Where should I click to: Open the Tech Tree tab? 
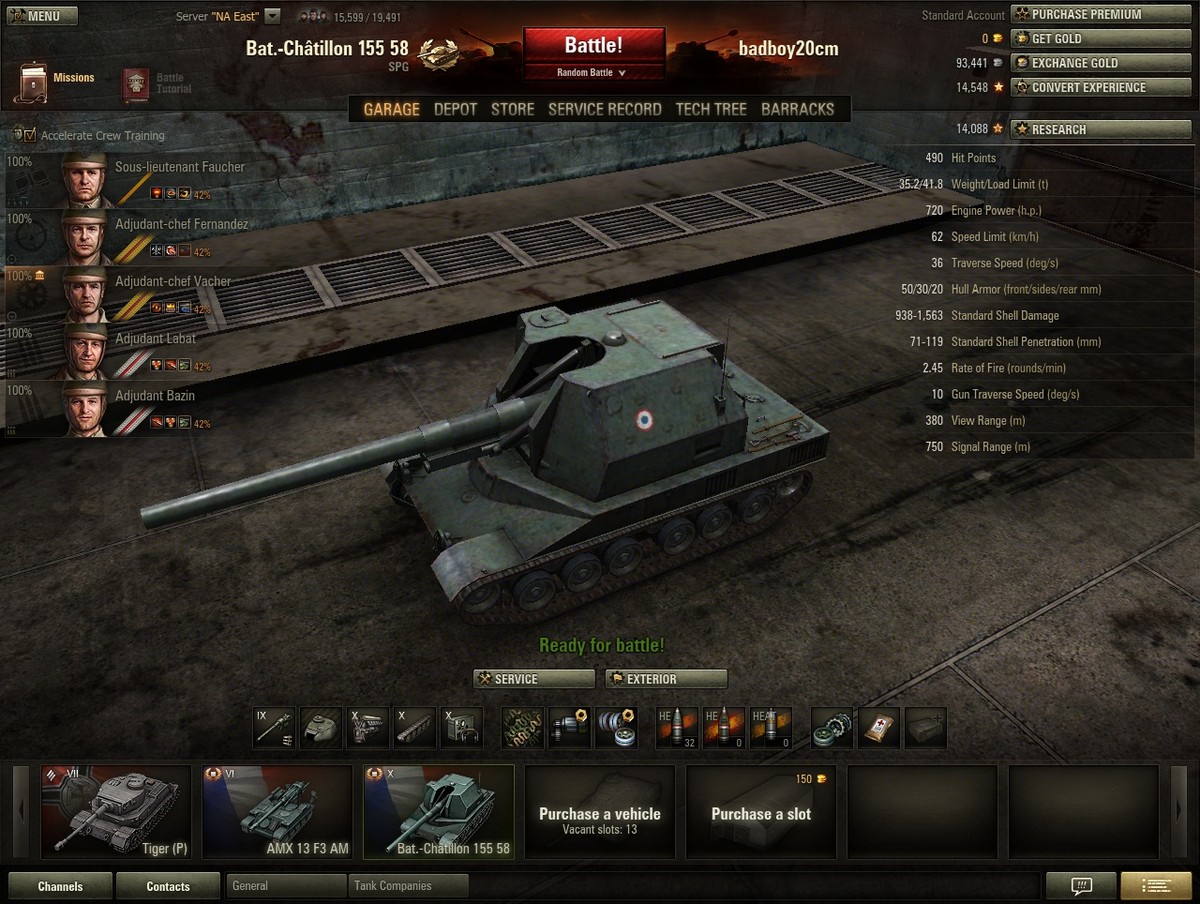[x=711, y=109]
